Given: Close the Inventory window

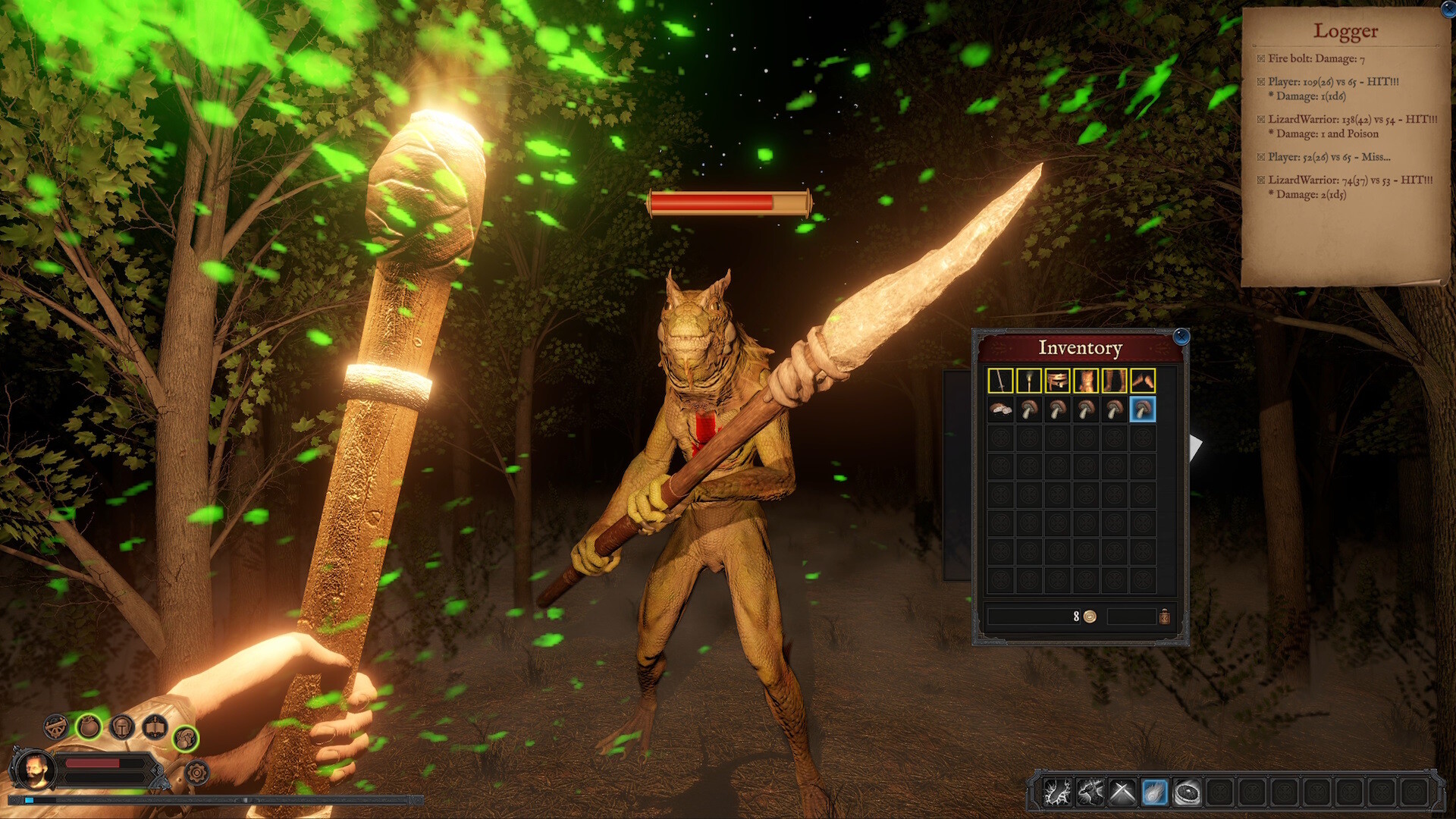Looking at the screenshot, I should click(1181, 336).
